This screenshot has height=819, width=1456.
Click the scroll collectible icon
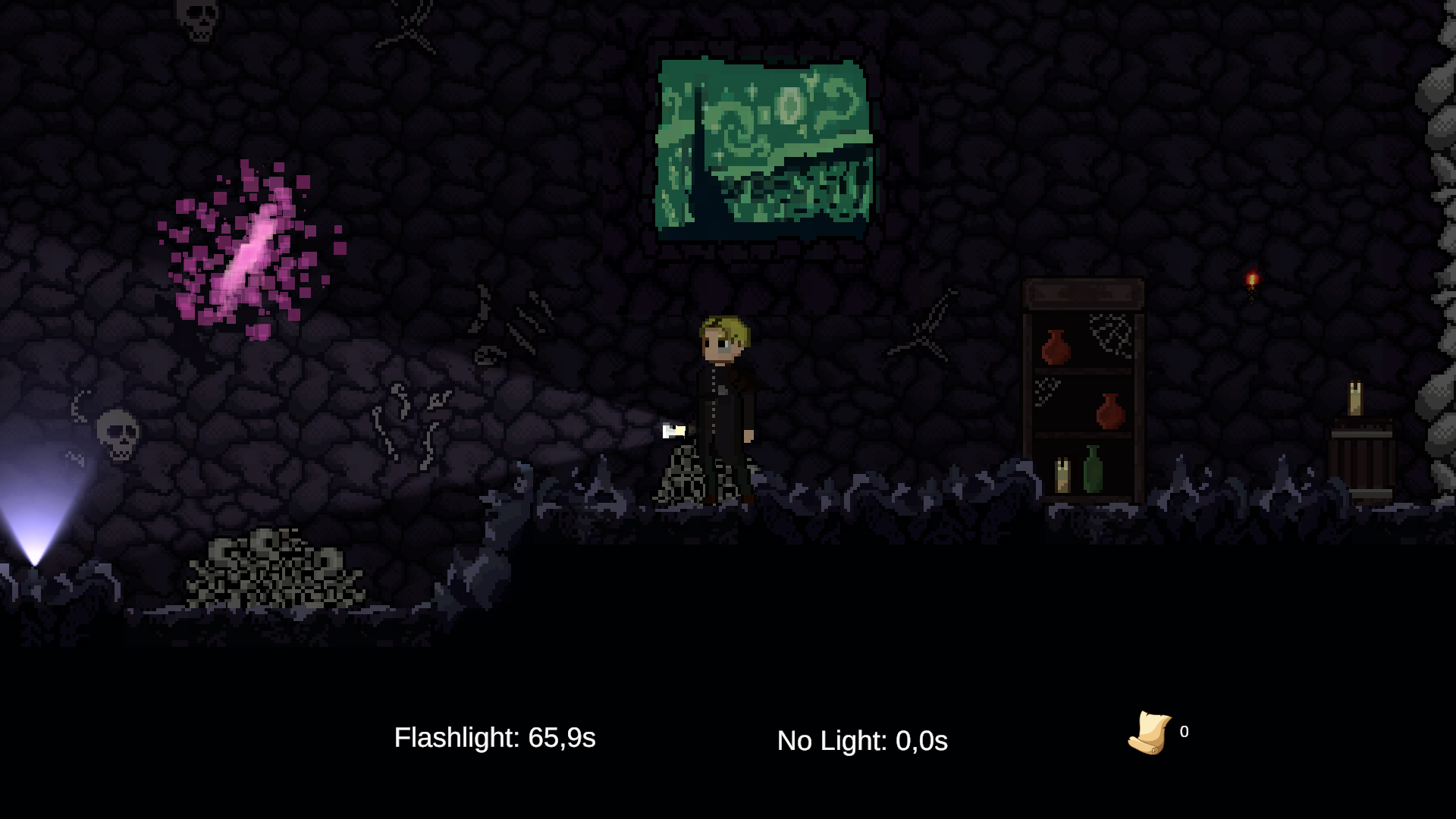pos(1150,733)
